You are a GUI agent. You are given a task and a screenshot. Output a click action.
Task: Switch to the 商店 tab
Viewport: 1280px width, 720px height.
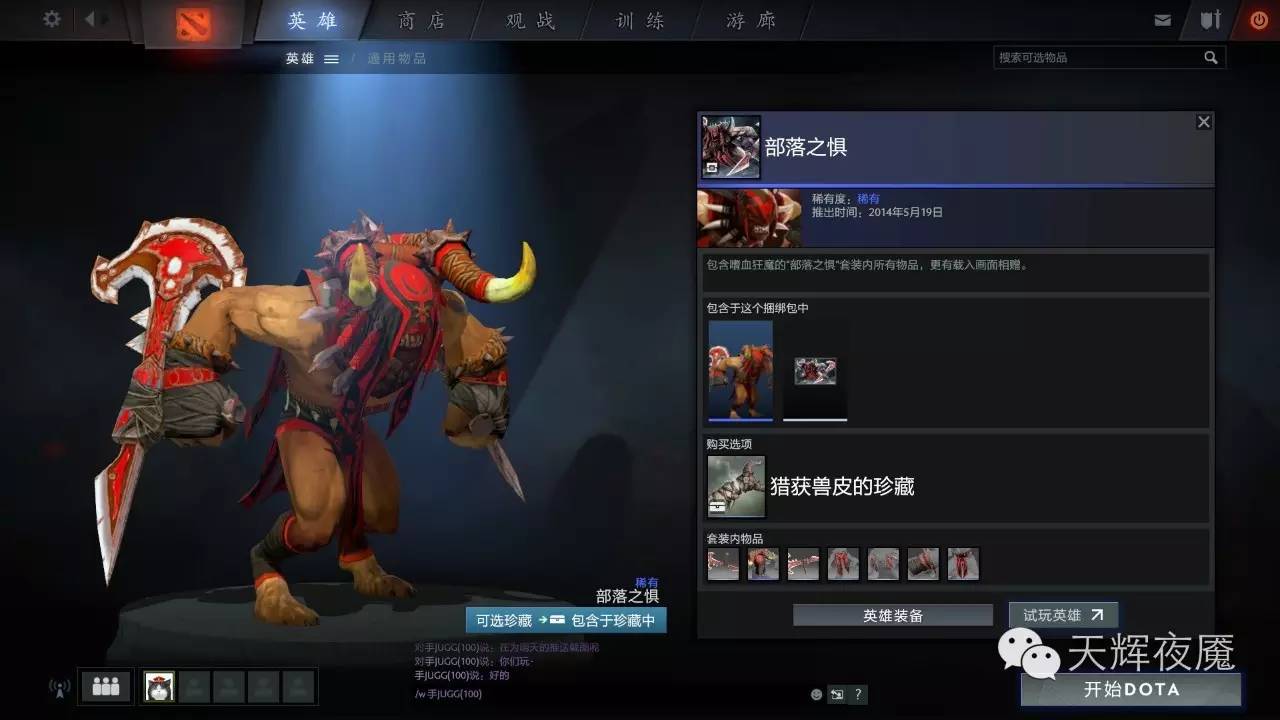(422, 19)
